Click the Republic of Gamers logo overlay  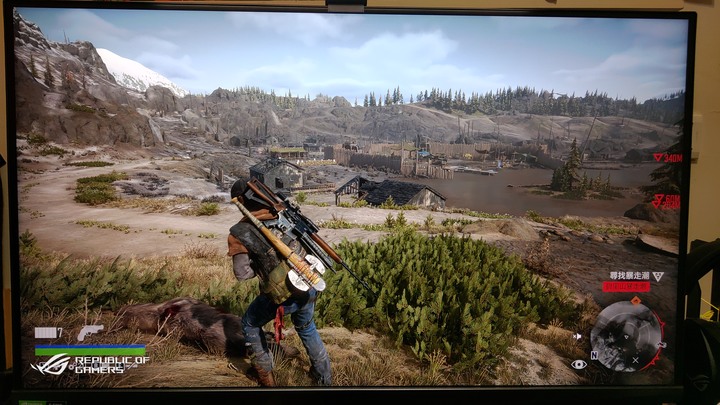click(x=92, y=364)
